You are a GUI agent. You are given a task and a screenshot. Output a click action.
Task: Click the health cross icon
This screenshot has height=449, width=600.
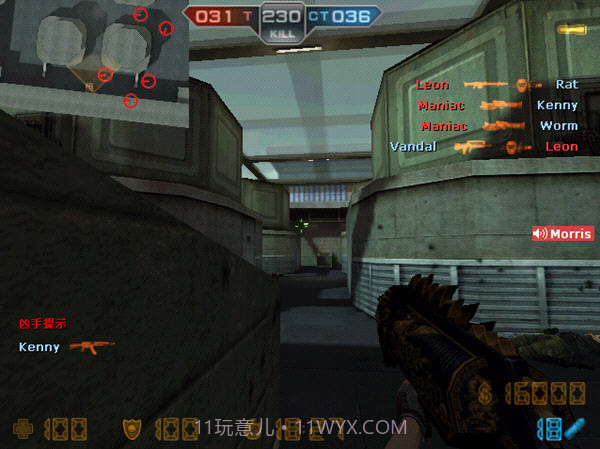point(22,429)
